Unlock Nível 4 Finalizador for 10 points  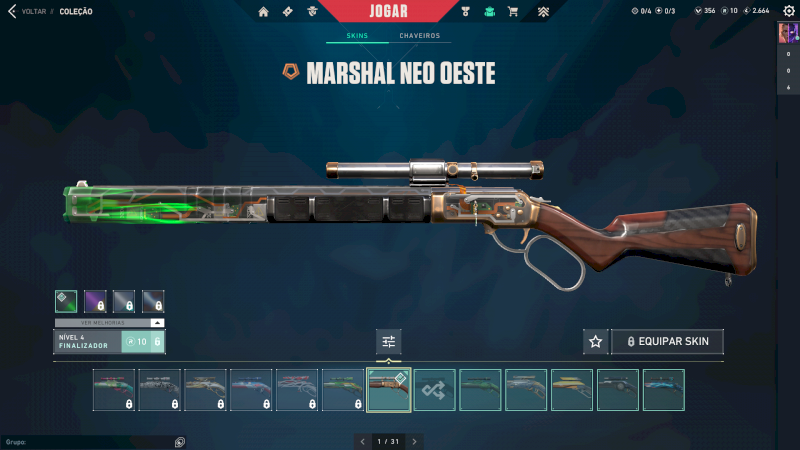point(142,342)
